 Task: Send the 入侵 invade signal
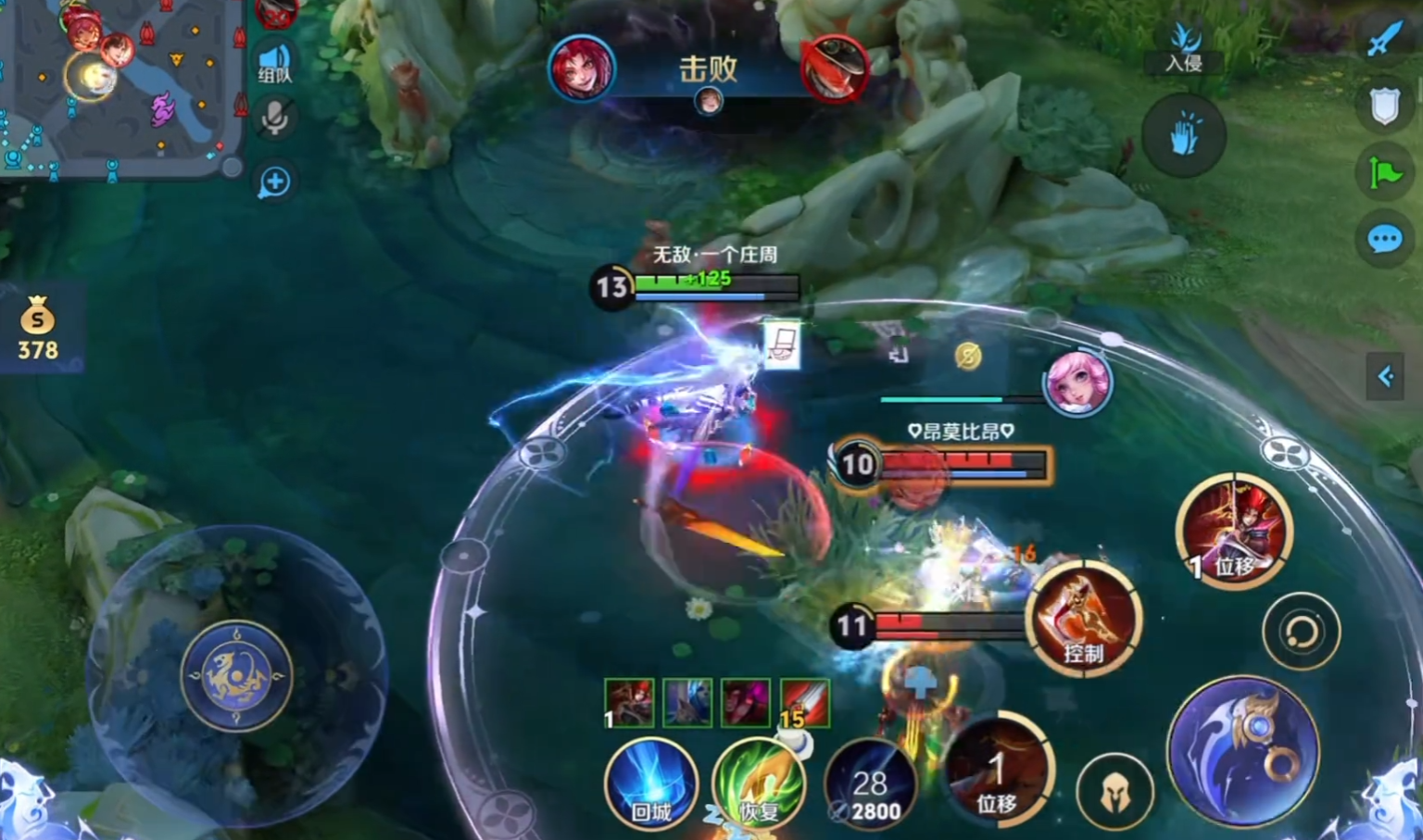coord(1184,48)
